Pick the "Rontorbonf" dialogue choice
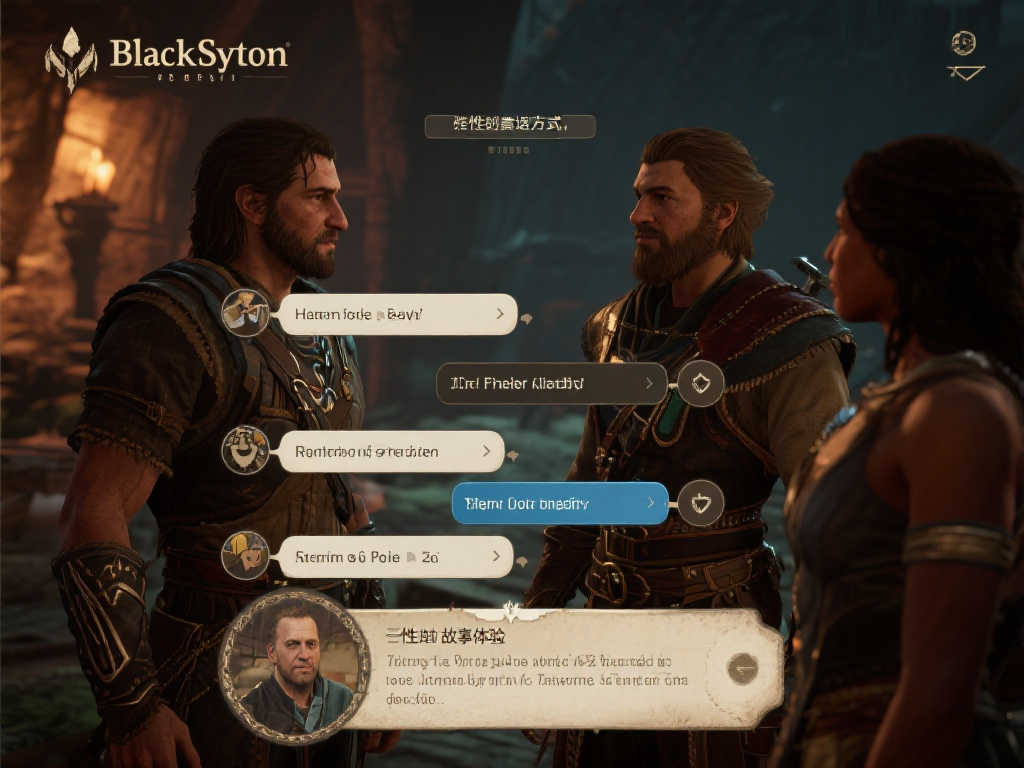 click(x=390, y=451)
